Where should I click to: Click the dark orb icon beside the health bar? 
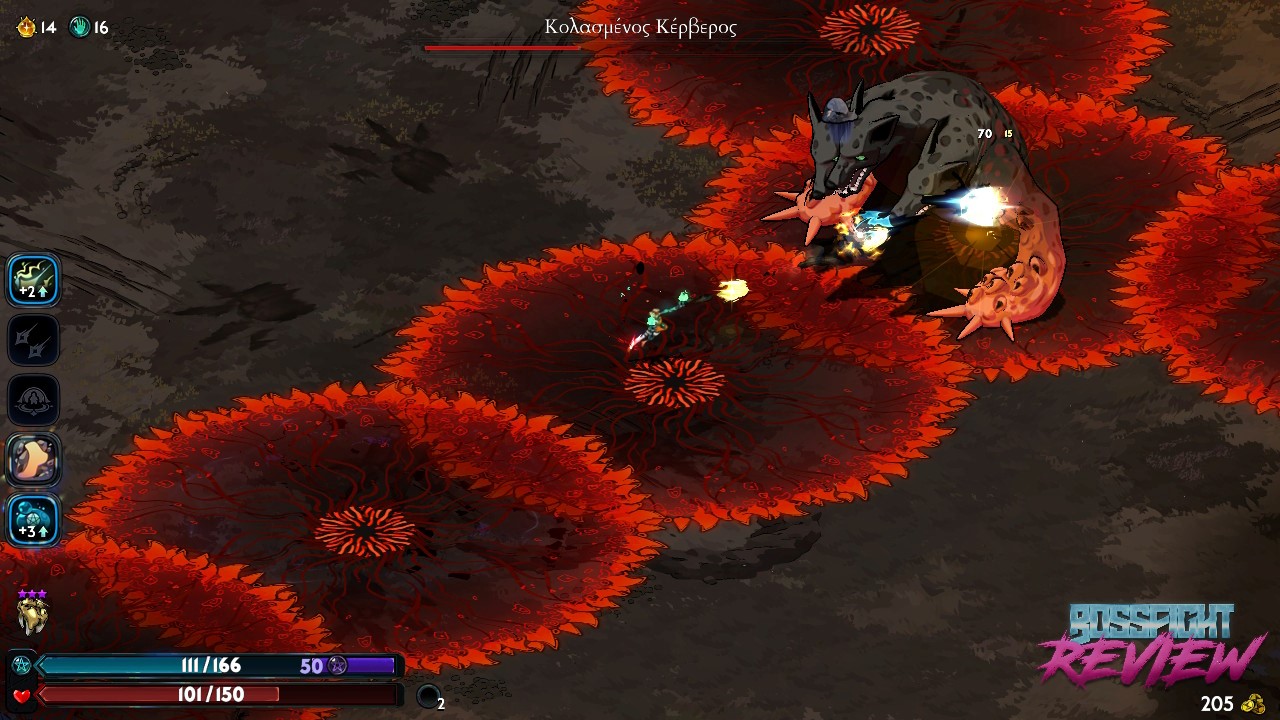coord(428,696)
